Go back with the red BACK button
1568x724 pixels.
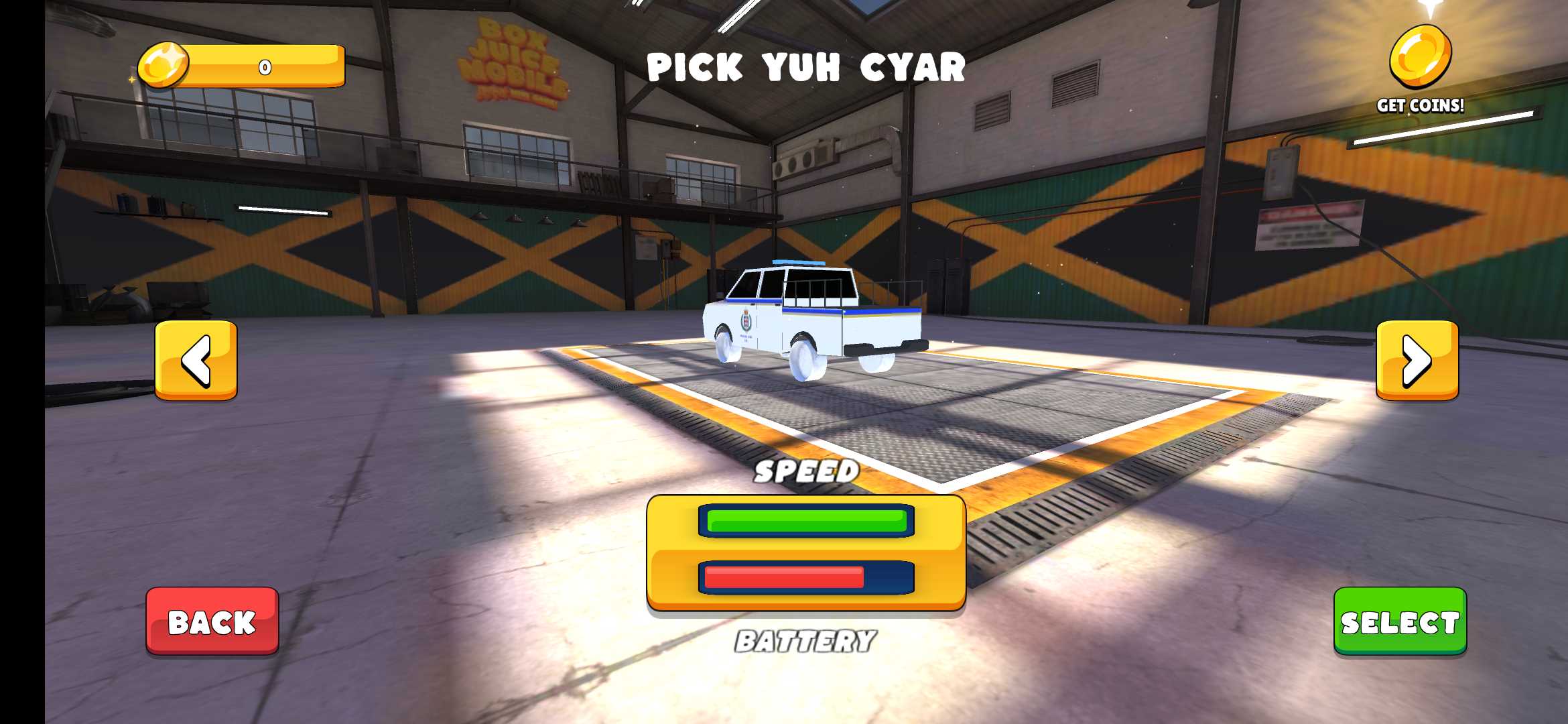212,621
